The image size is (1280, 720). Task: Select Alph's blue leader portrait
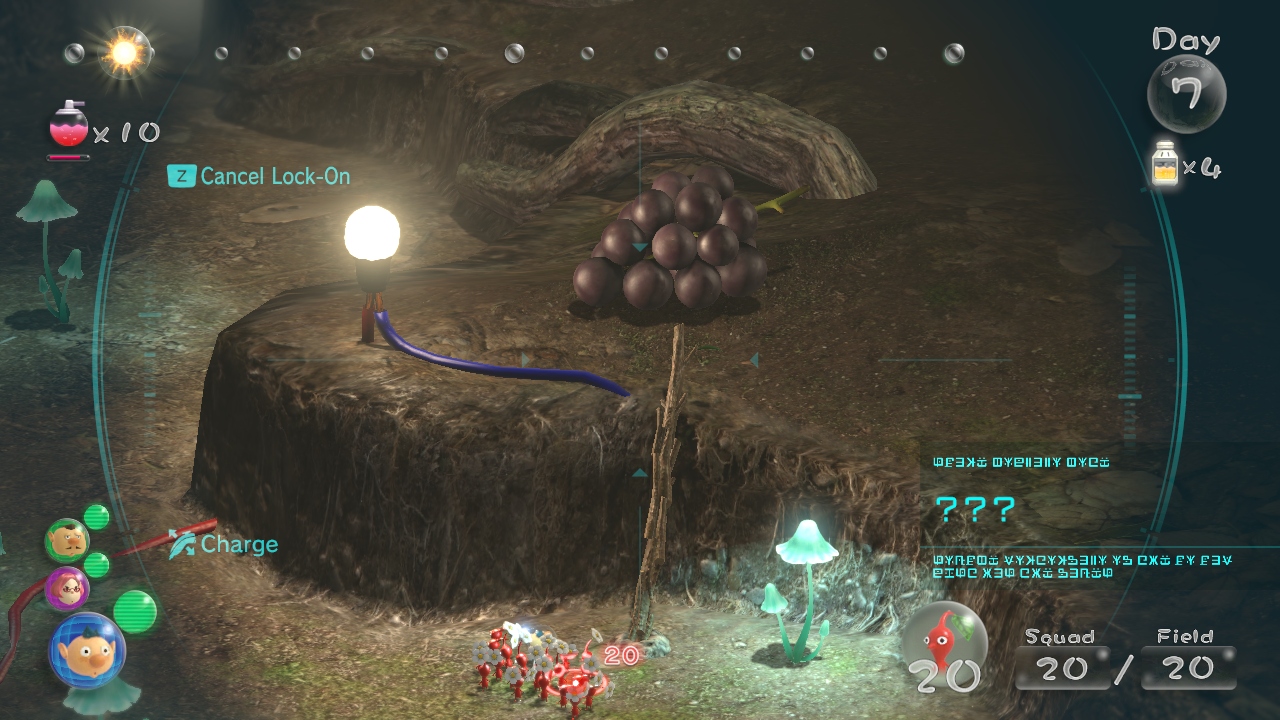point(86,650)
